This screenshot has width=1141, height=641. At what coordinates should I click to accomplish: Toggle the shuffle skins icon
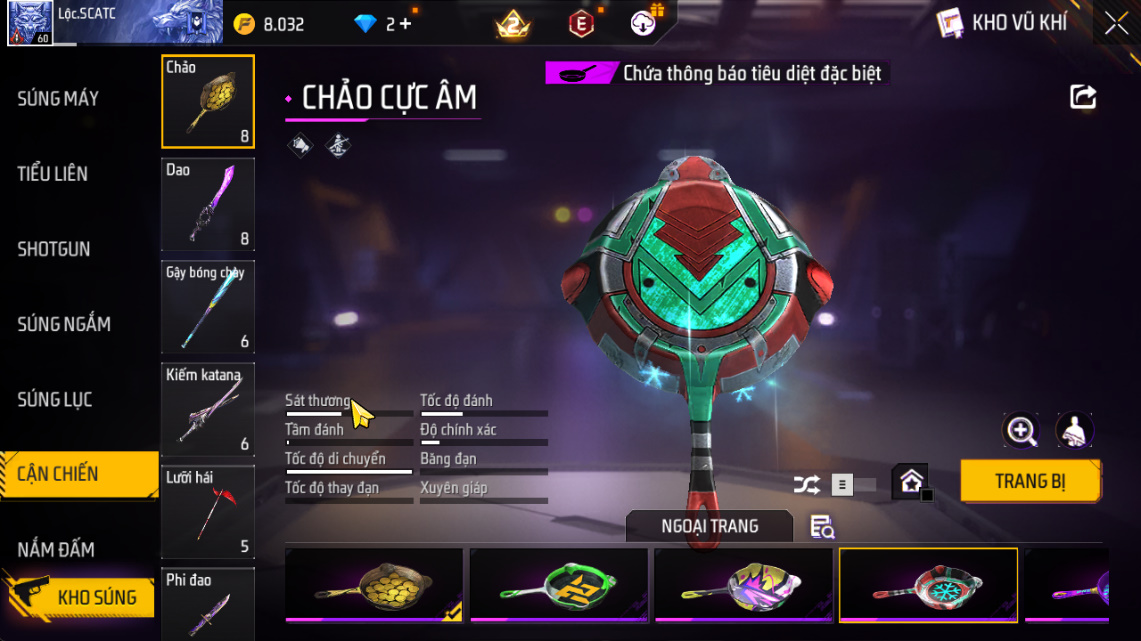click(x=806, y=485)
